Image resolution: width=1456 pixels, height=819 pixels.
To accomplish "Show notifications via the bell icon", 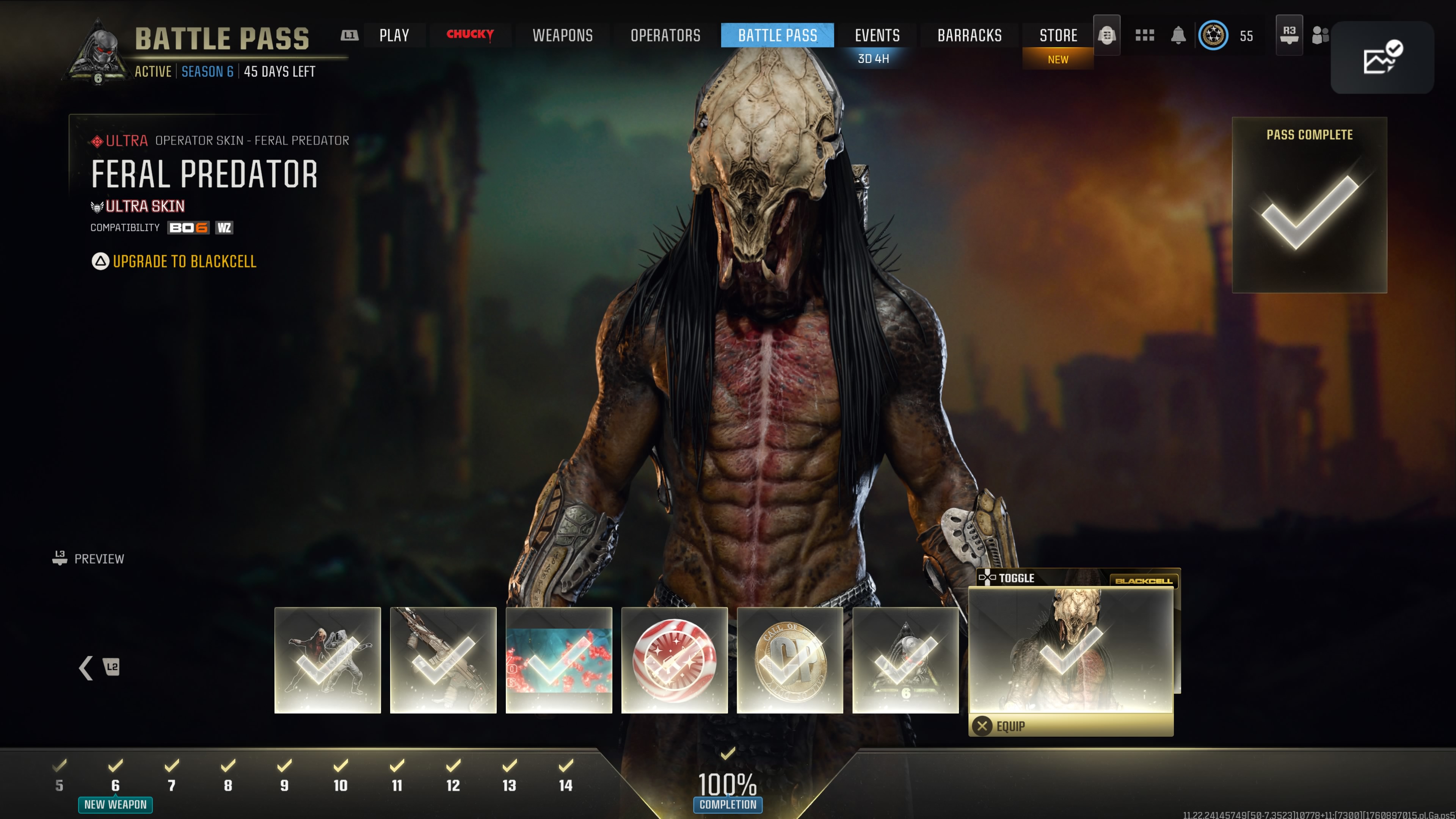I will pos(1178,36).
